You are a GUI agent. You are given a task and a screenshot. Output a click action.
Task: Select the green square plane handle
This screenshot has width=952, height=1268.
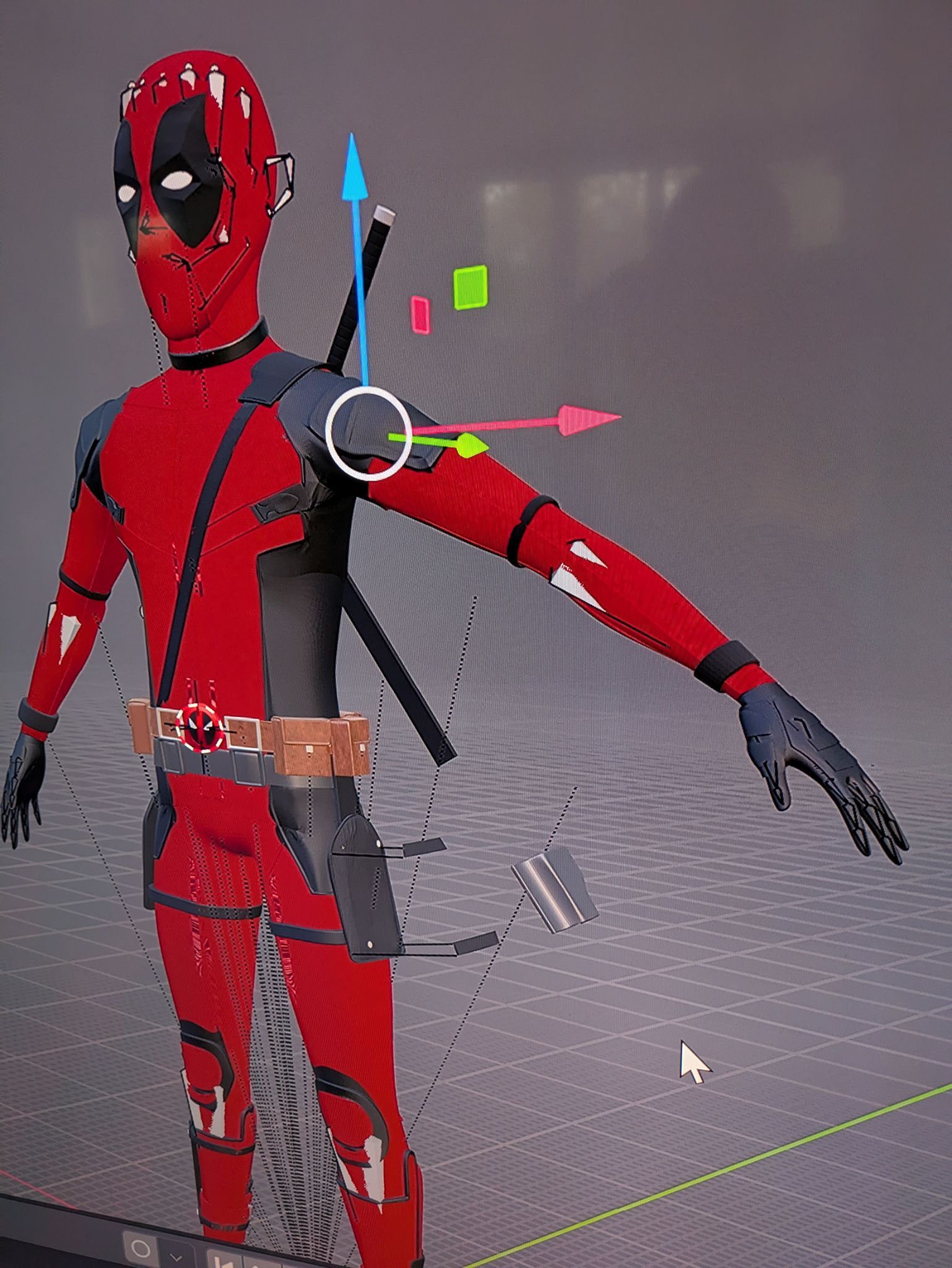(x=470, y=287)
